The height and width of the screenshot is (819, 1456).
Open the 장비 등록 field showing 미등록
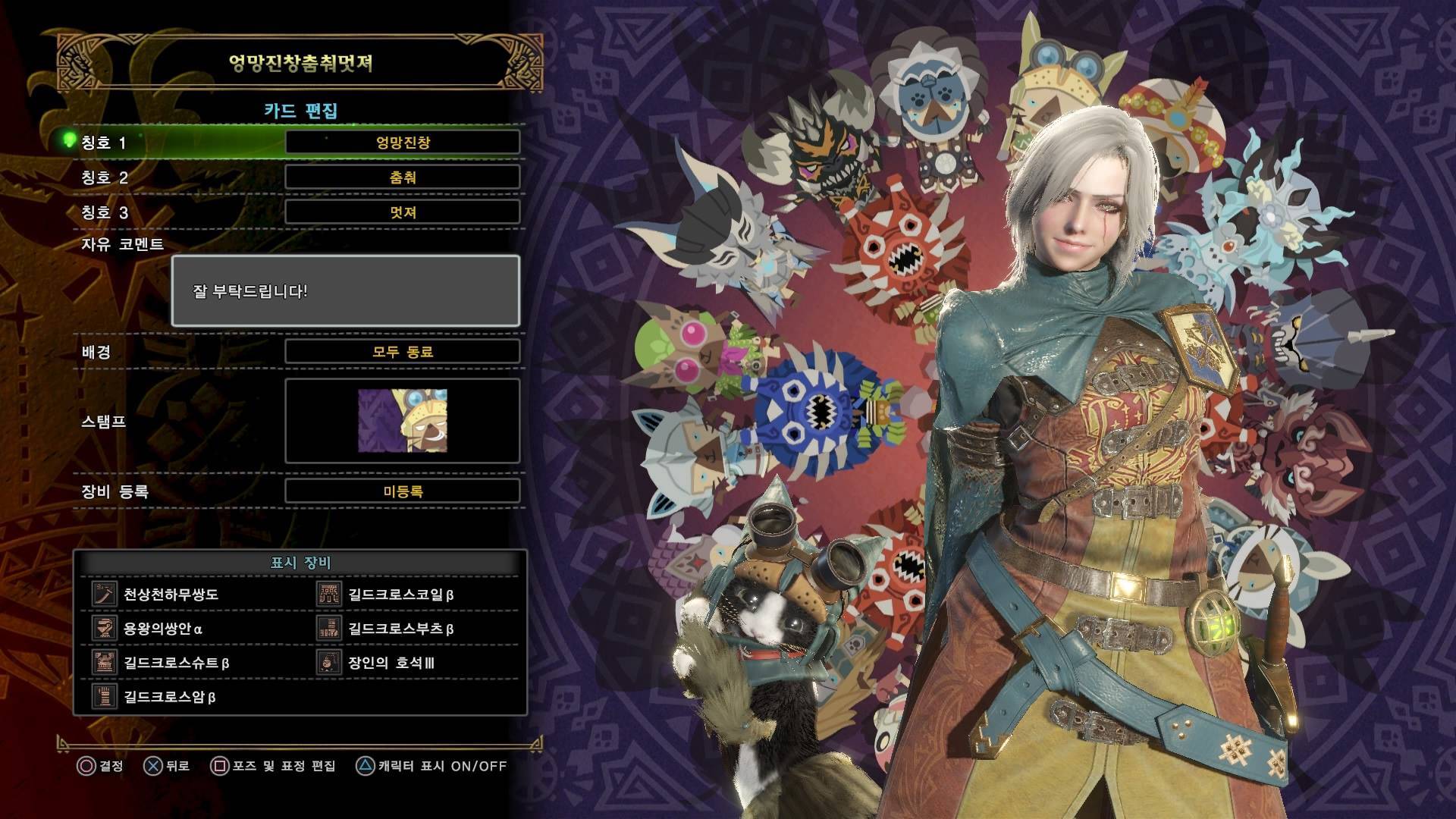pyautogui.click(x=403, y=491)
